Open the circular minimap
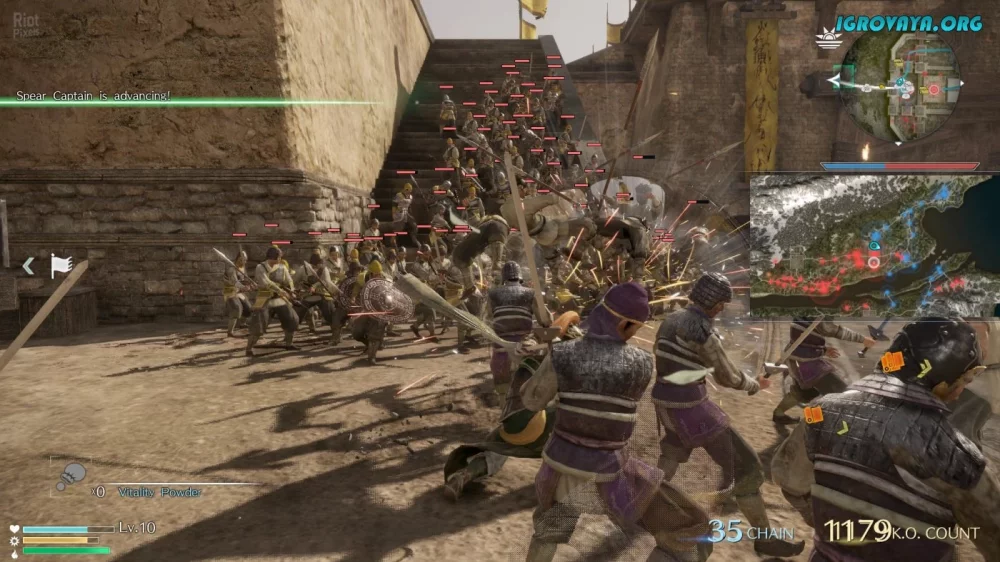Viewport: 1000px width, 562px height. point(899,86)
